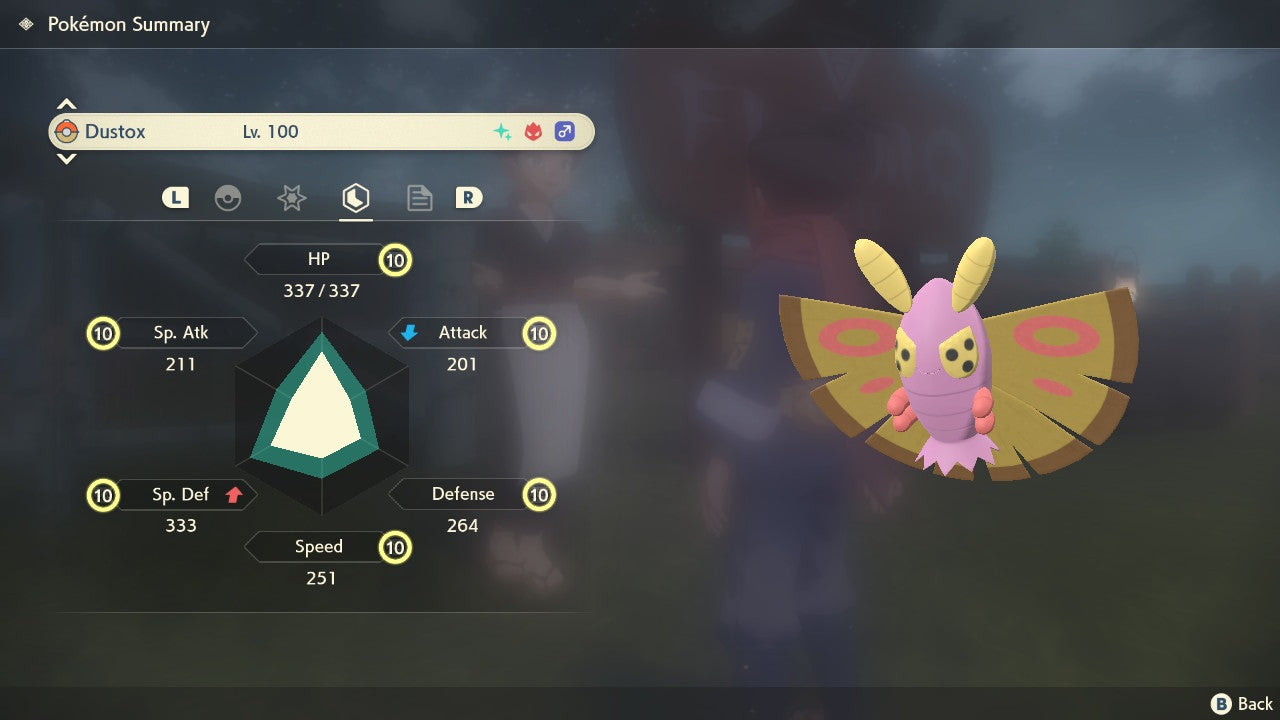The image size is (1280, 720).
Task: Click the Speed stat label
Action: click(318, 547)
